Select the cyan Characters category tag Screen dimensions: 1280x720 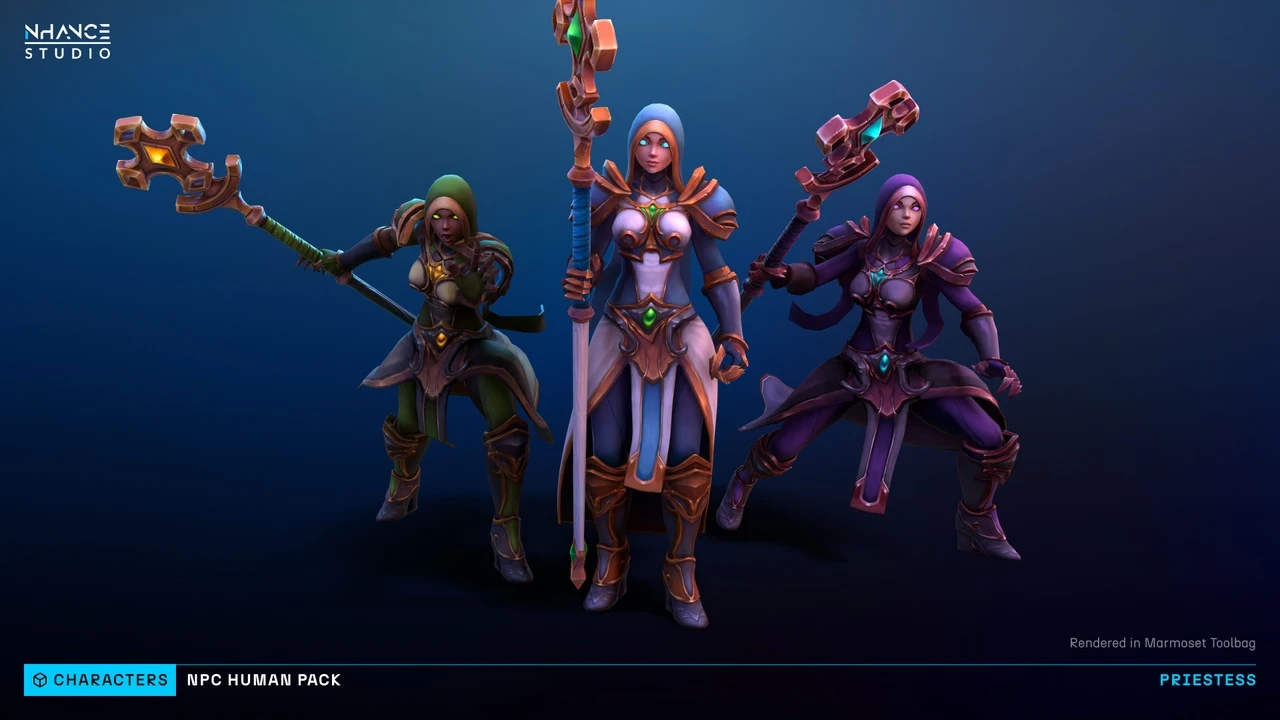[100, 680]
